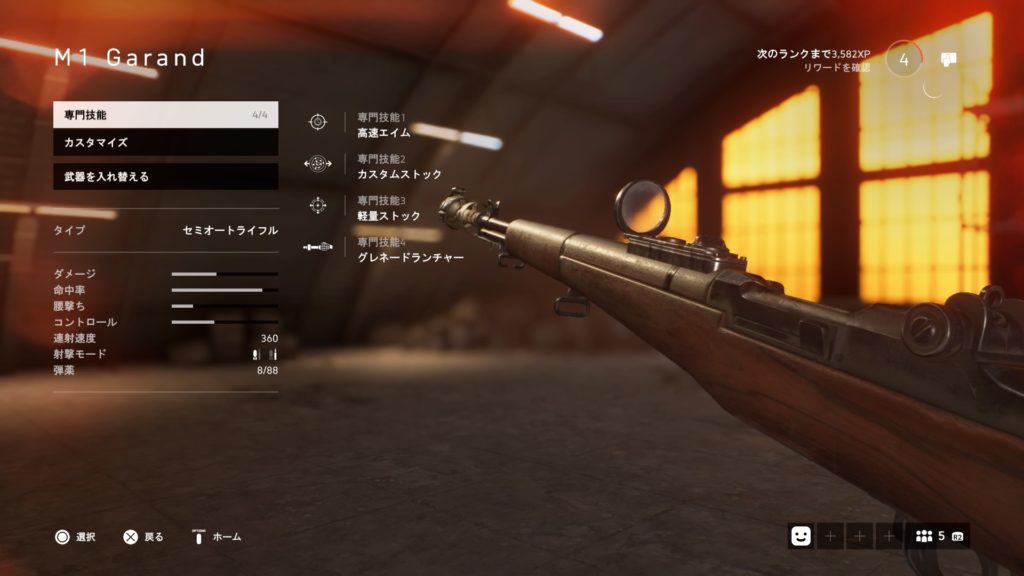1024x576 pixels.
Task: Open the squad smiley face icon
Action: tap(800, 536)
